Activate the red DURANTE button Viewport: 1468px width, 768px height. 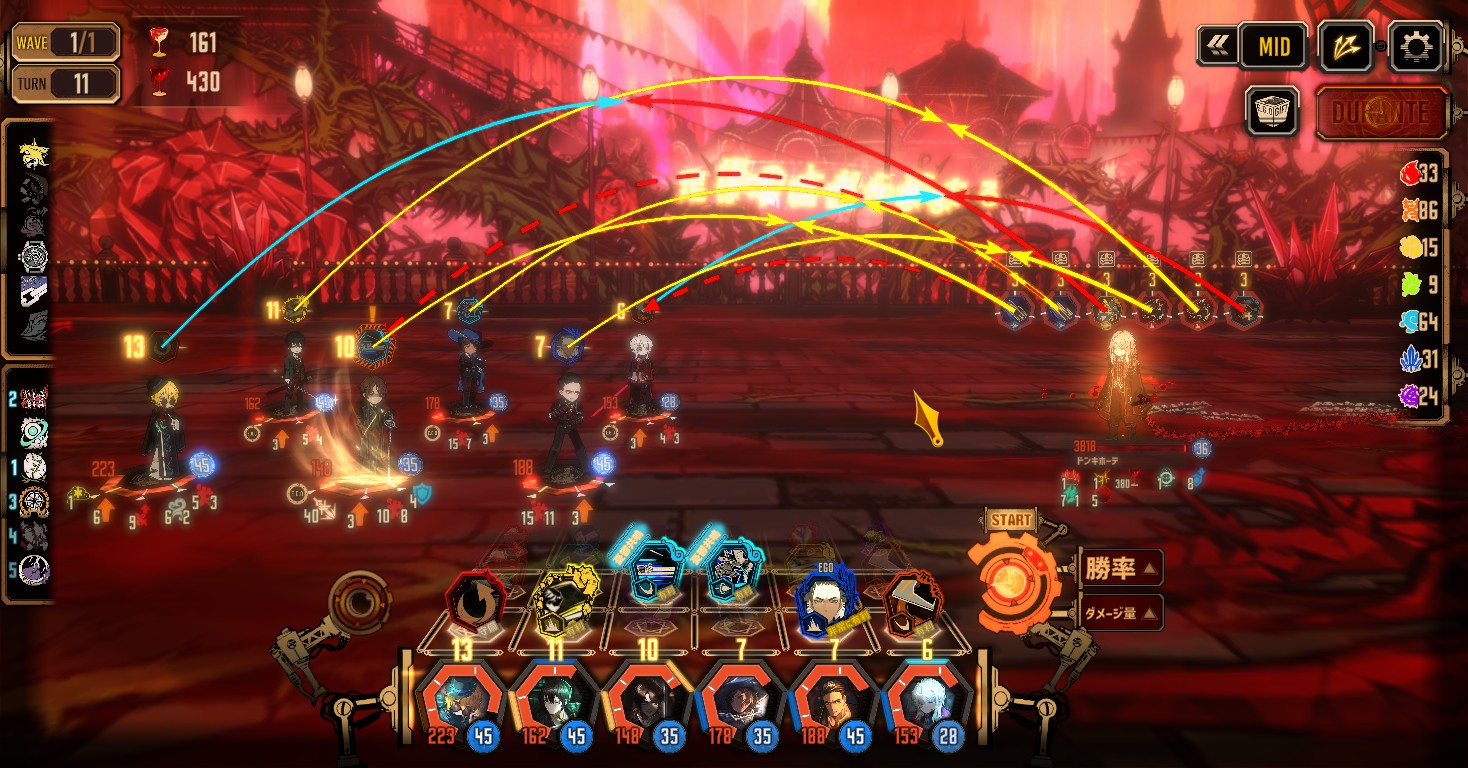pos(1382,112)
